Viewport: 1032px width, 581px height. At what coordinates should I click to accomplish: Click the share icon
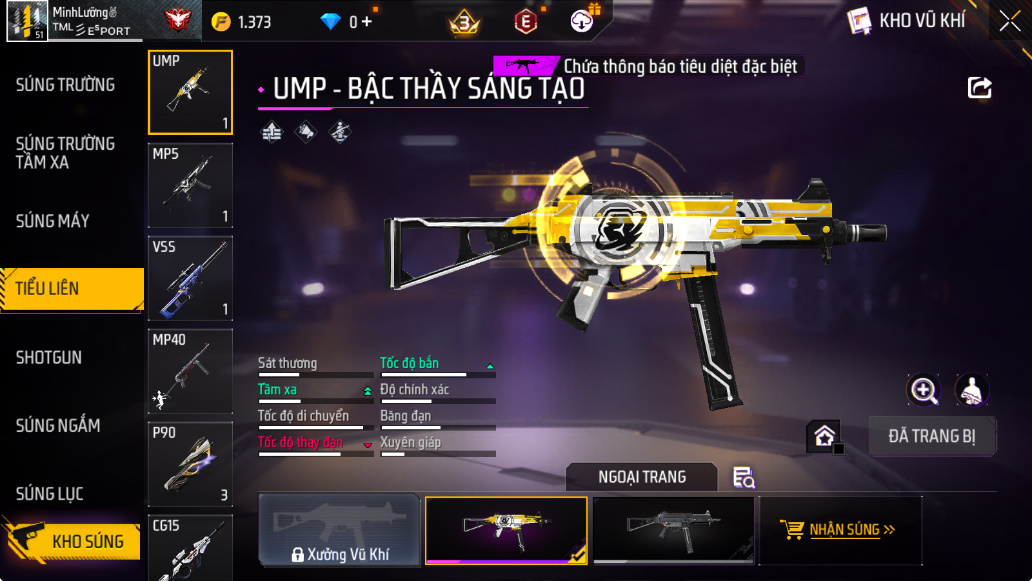point(980,88)
